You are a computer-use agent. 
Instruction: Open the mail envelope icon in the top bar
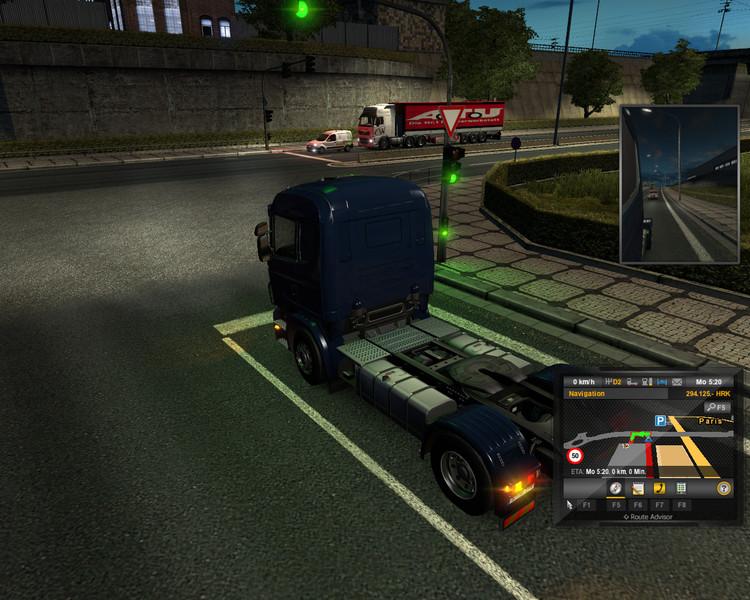677,381
